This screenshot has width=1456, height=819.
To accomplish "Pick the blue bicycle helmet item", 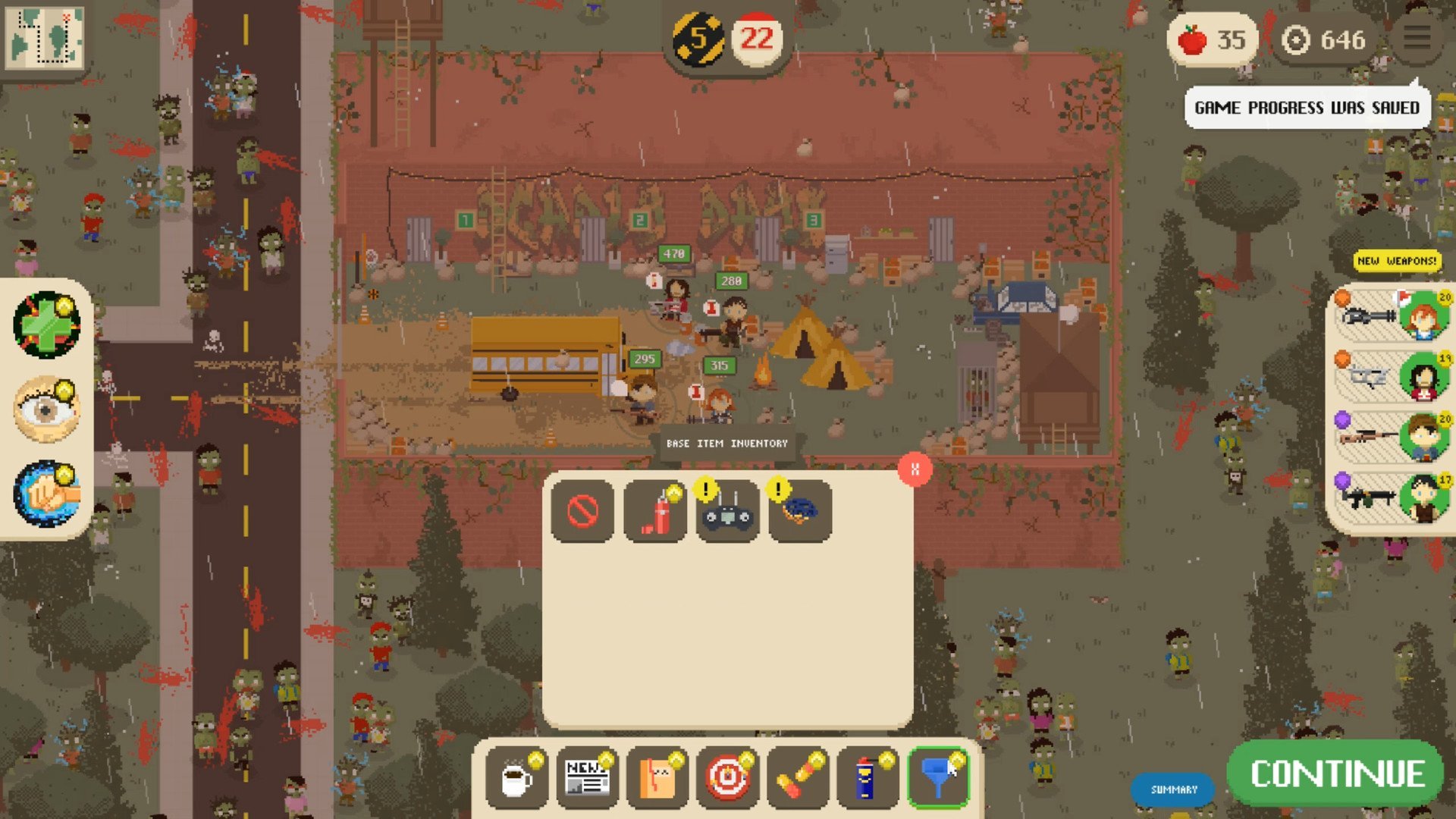I will [800, 511].
